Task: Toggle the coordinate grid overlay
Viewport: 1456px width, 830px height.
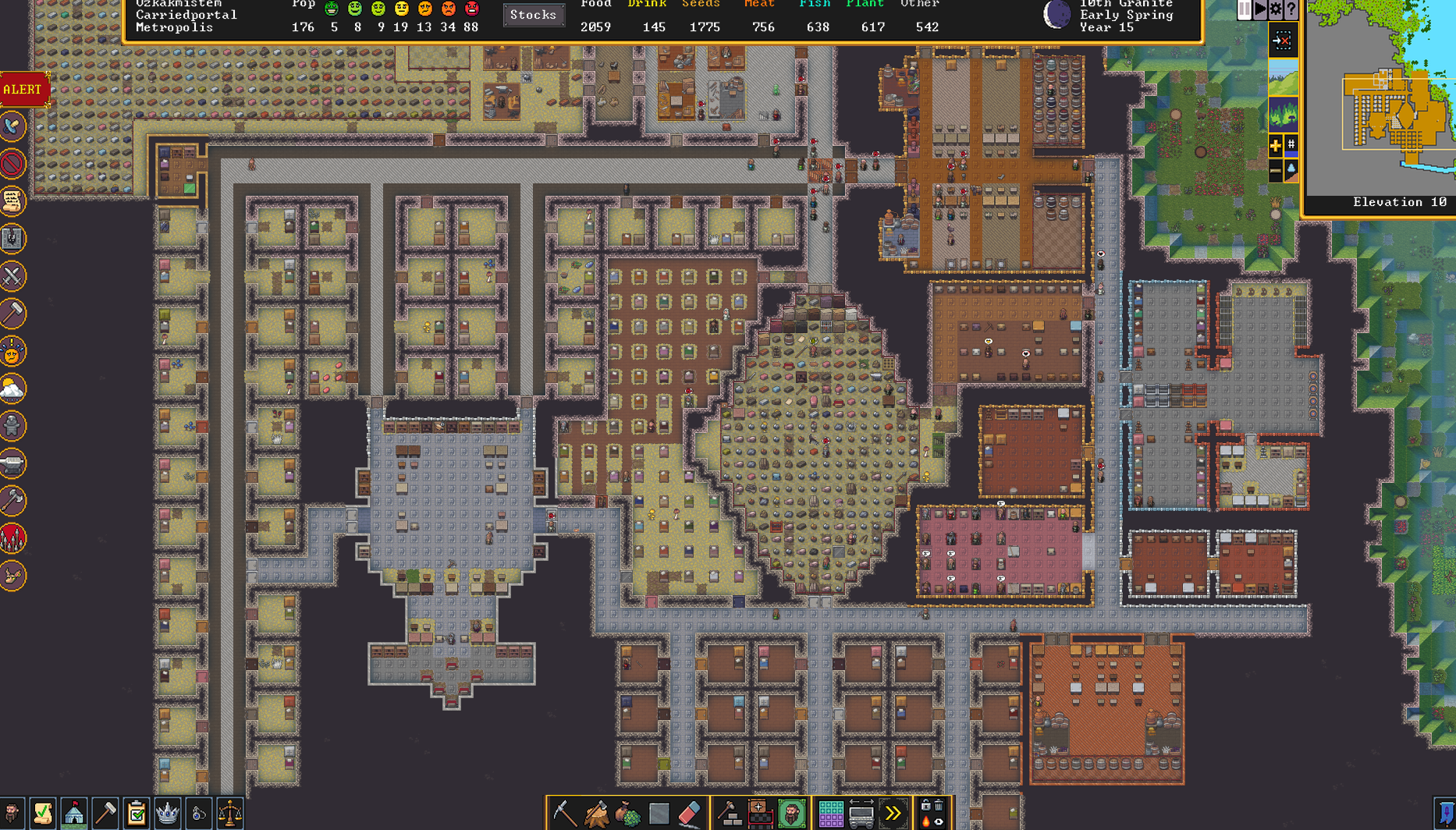Action: [1291, 145]
